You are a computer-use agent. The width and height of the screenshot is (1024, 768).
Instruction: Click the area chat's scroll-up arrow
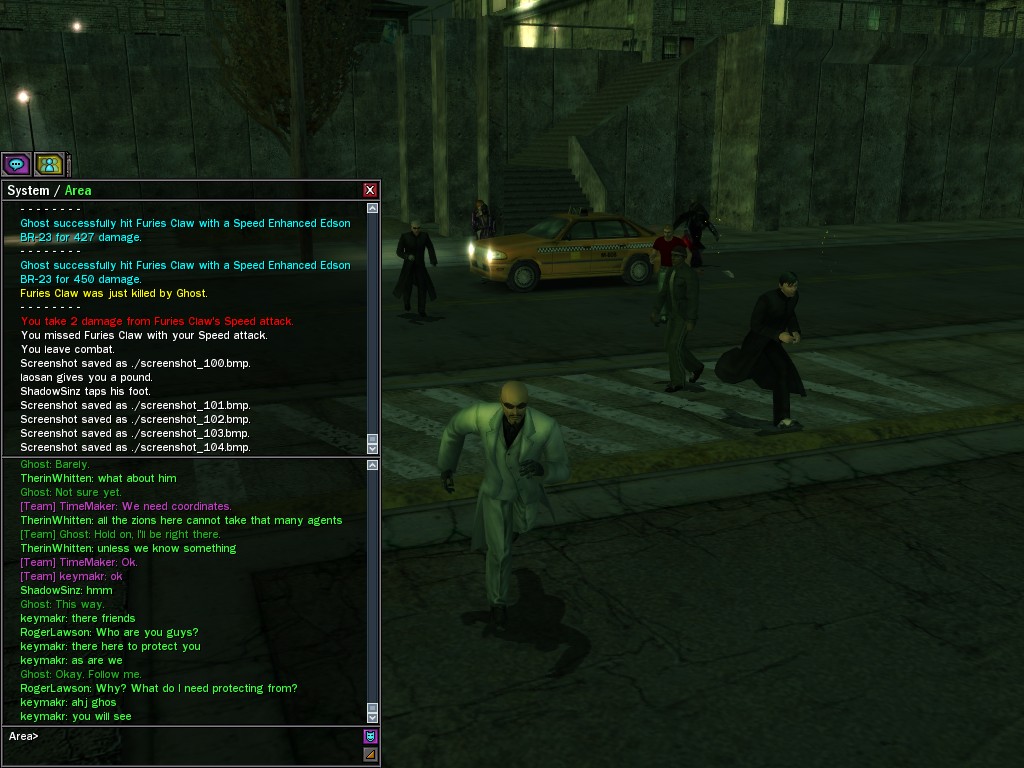click(x=373, y=464)
